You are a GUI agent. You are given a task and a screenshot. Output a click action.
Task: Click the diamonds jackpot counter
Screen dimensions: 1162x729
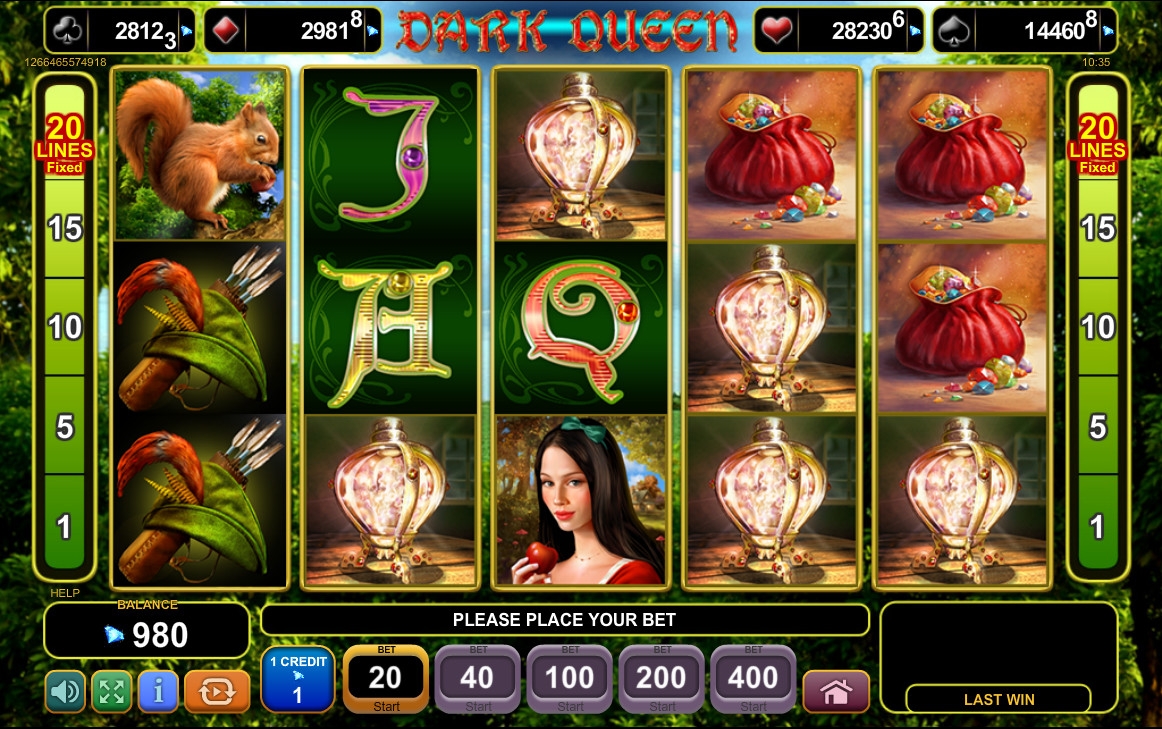(293, 31)
